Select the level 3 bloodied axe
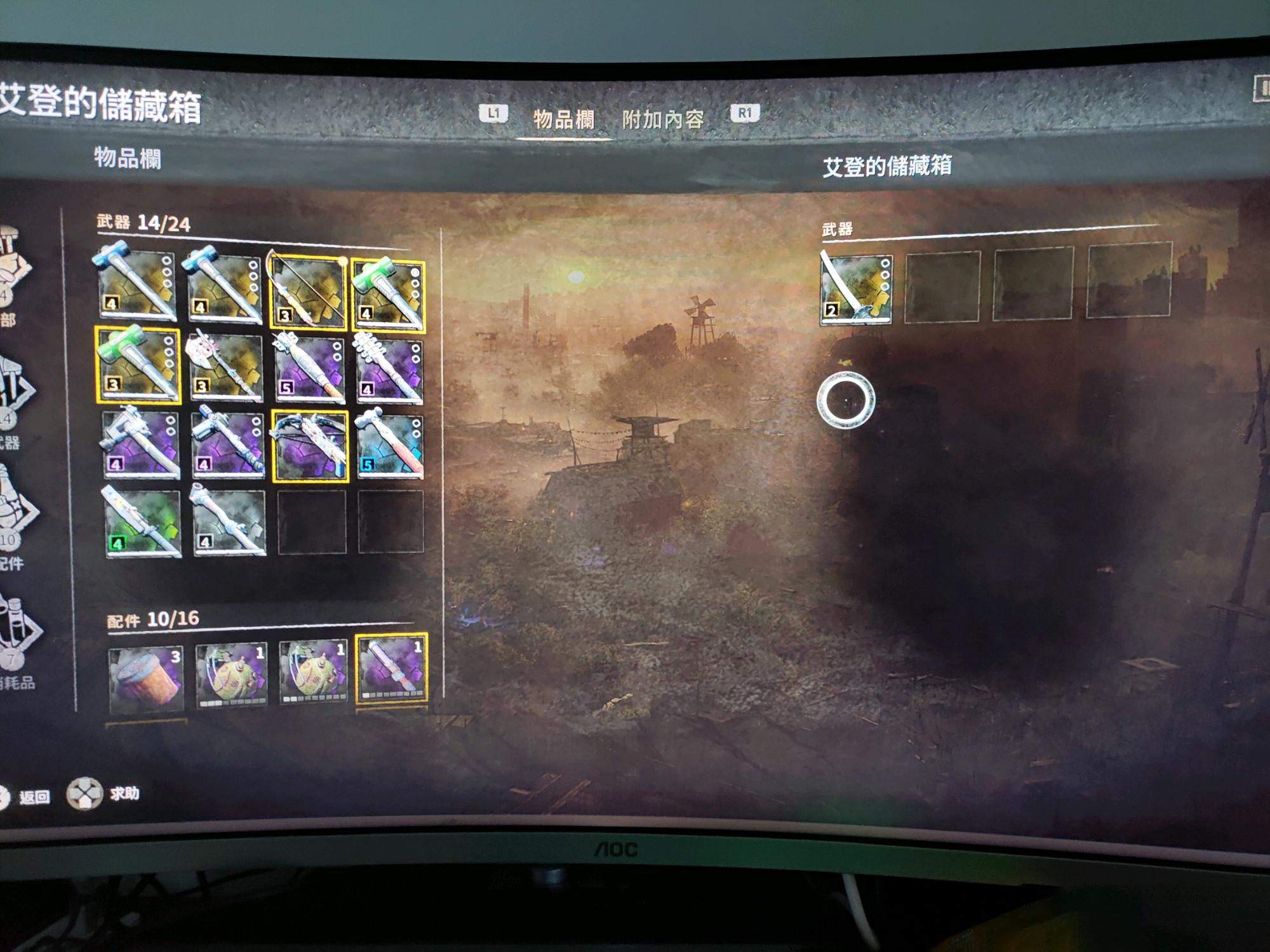1270x952 pixels. pos(225,366)
